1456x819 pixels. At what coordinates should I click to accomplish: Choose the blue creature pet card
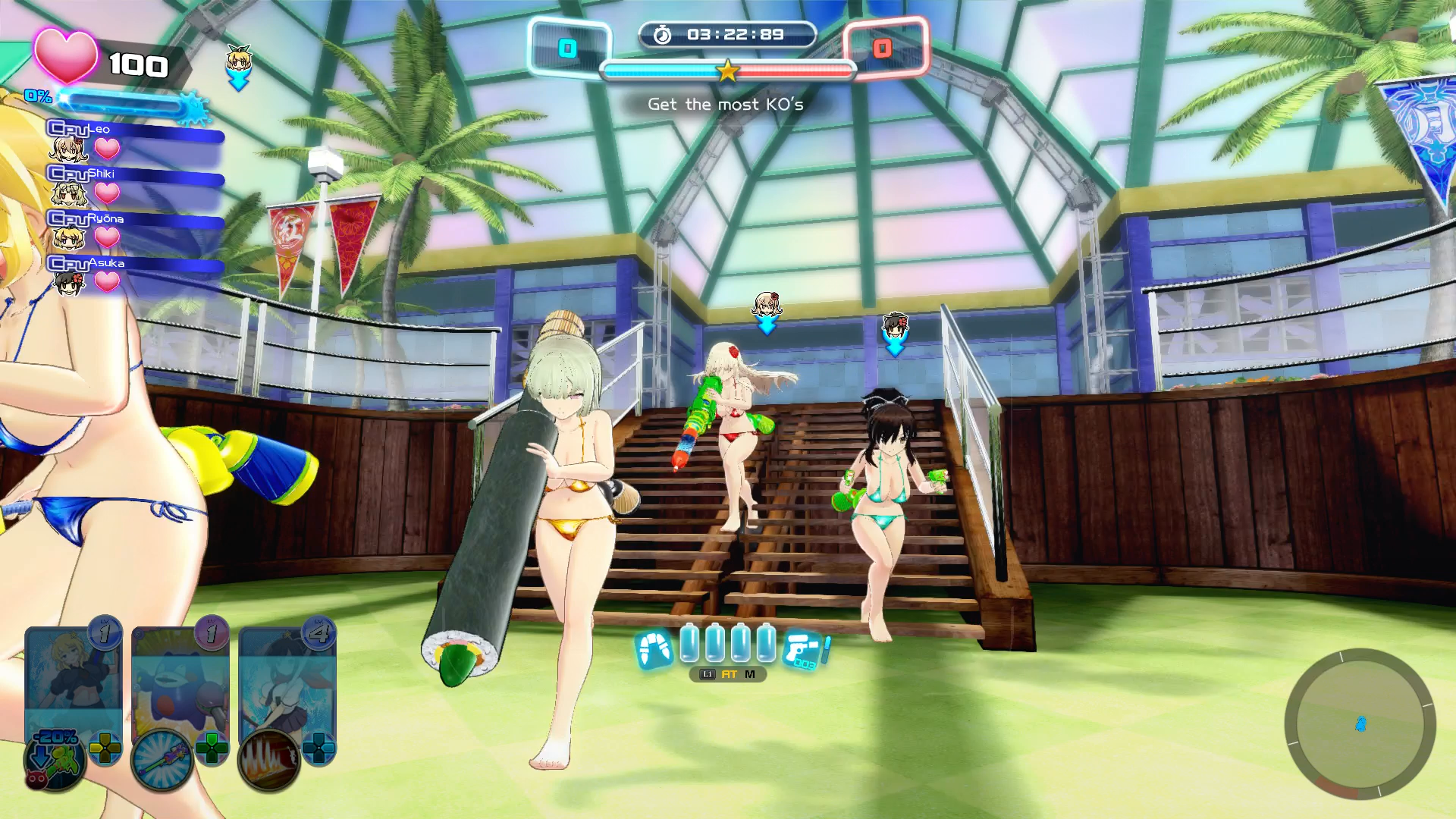(180, 675)
